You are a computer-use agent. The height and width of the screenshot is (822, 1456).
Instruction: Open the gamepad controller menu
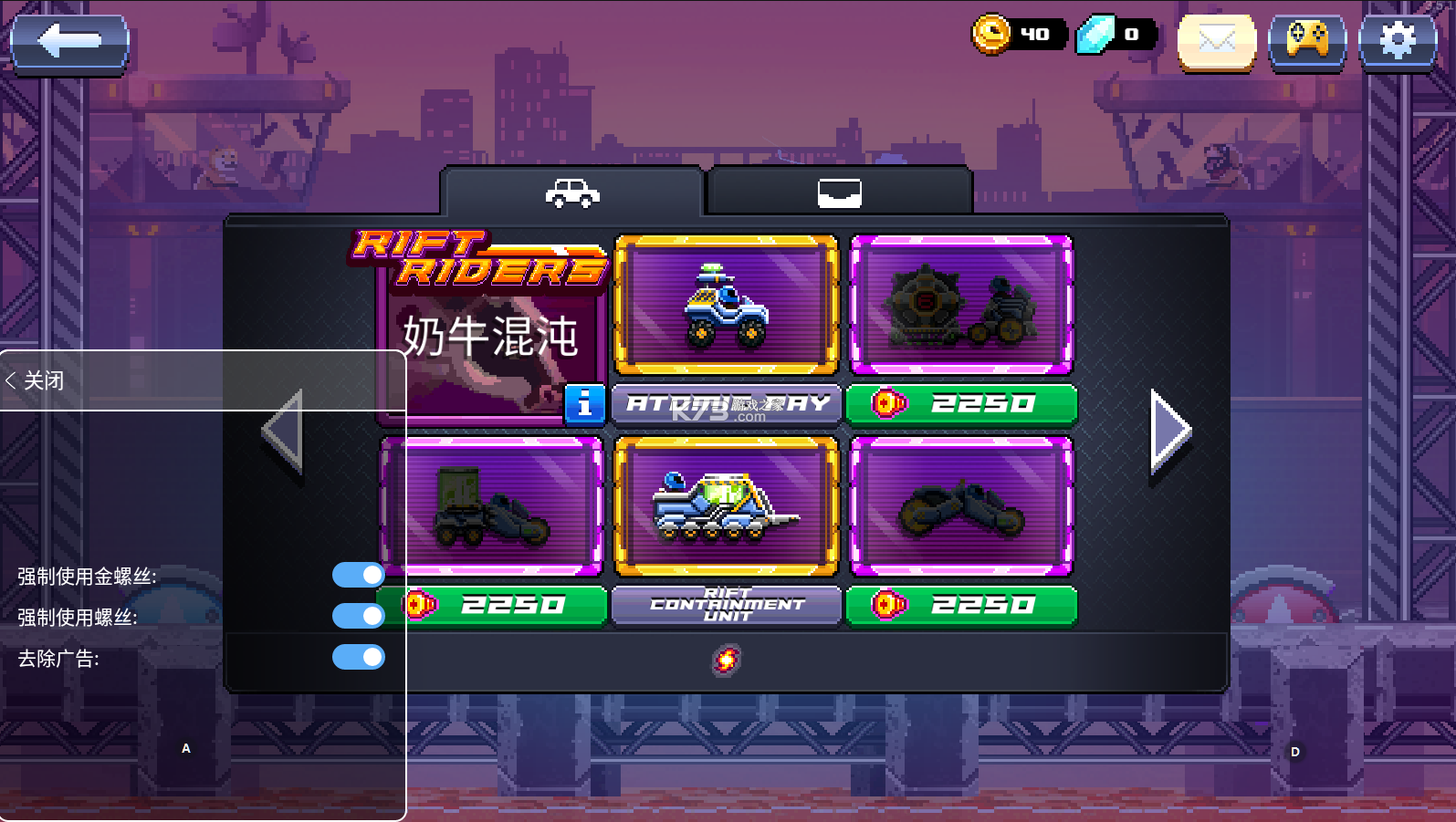tap(1306, 42)
